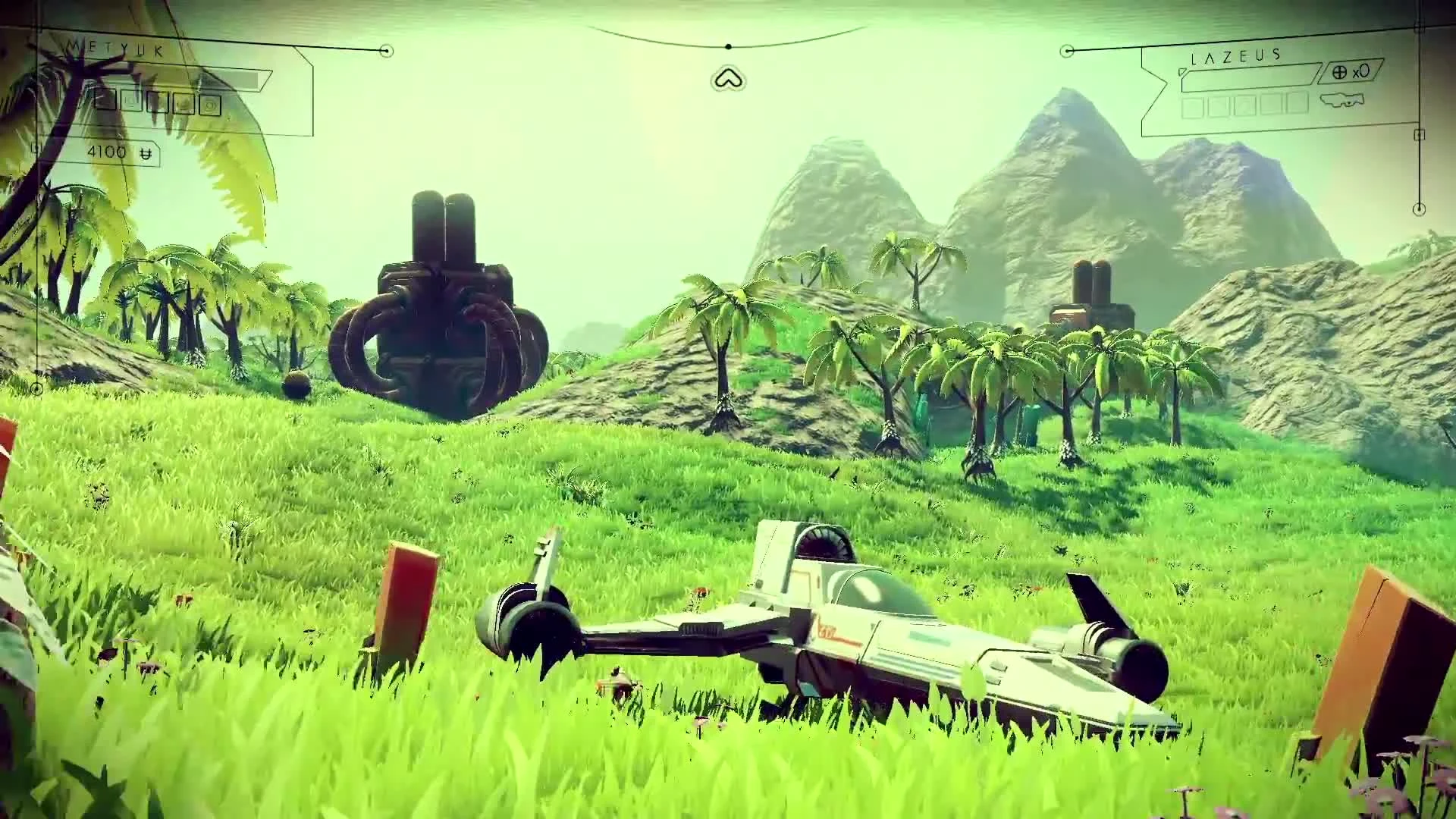The image size is (1456, 819).
Task: Expand the LAZEUS ship status flag chevron
Action: point(1182,73)
